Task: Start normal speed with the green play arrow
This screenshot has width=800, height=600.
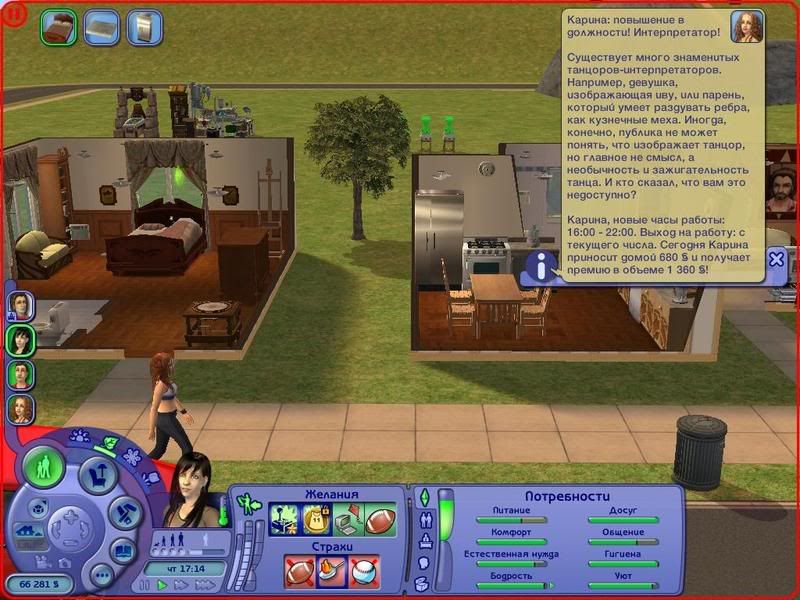Action: [x=162, y=585]
